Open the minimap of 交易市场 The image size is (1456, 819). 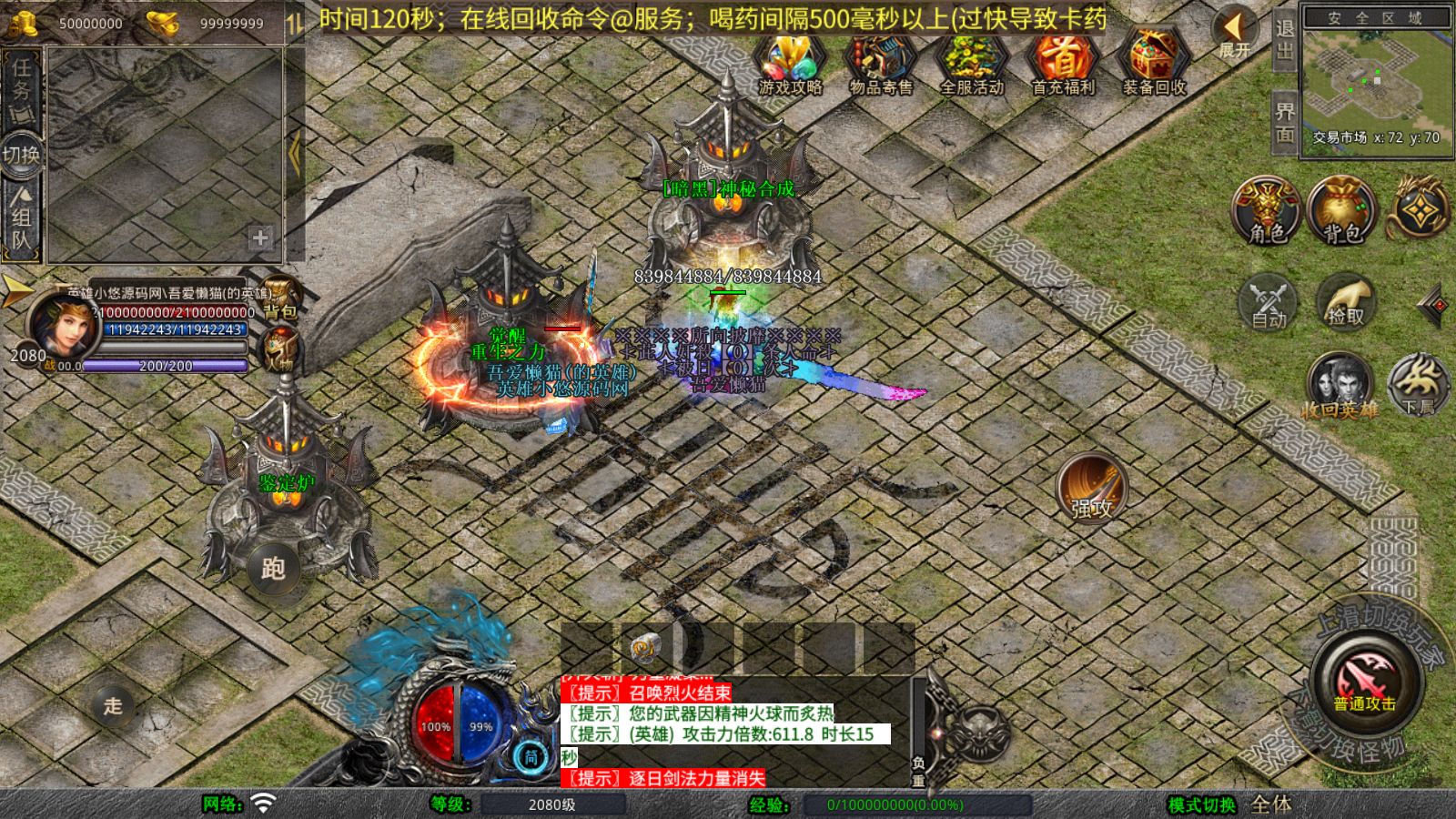click(1375, 76)
